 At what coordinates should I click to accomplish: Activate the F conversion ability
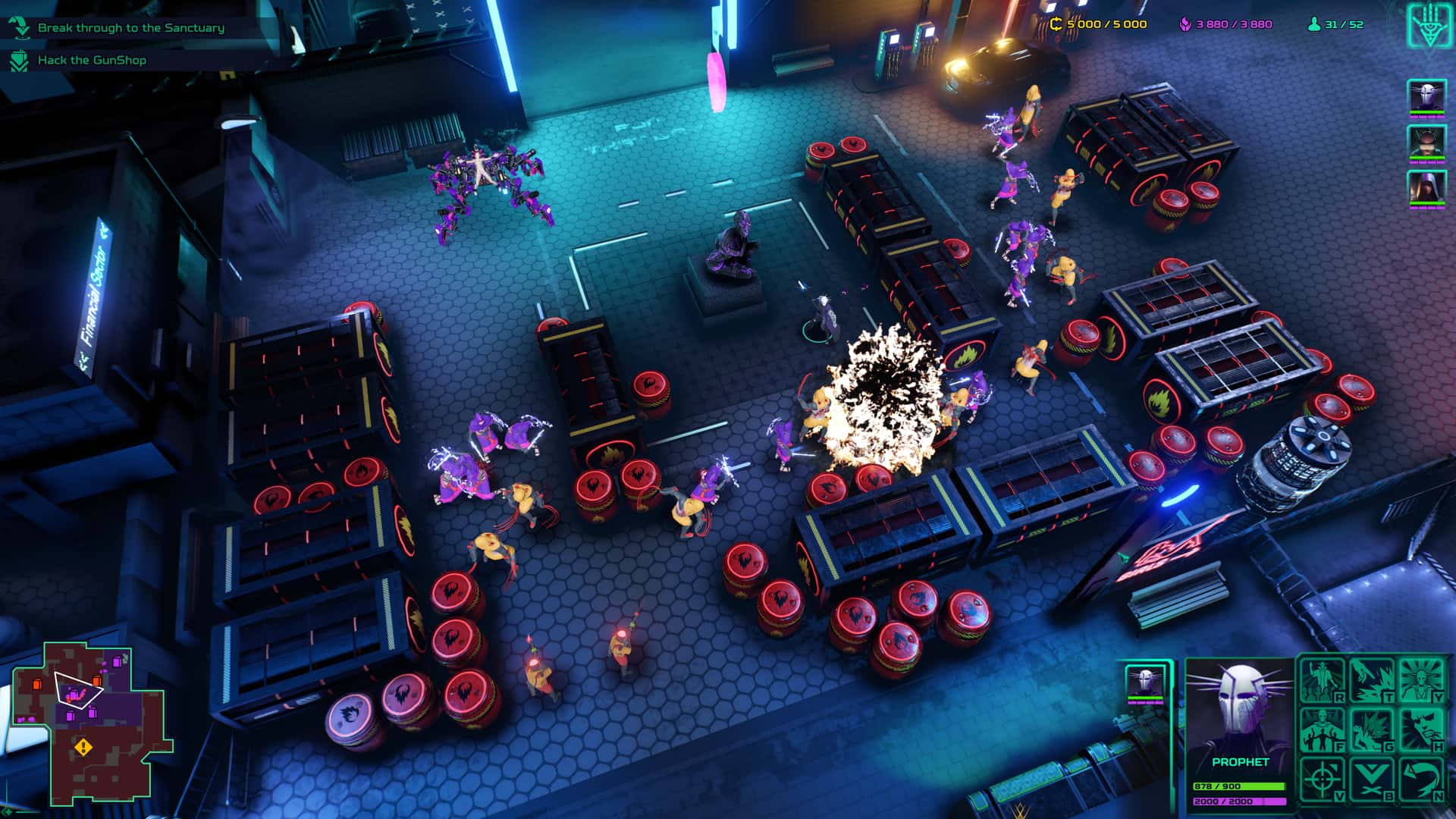[x=1321, y=727]
